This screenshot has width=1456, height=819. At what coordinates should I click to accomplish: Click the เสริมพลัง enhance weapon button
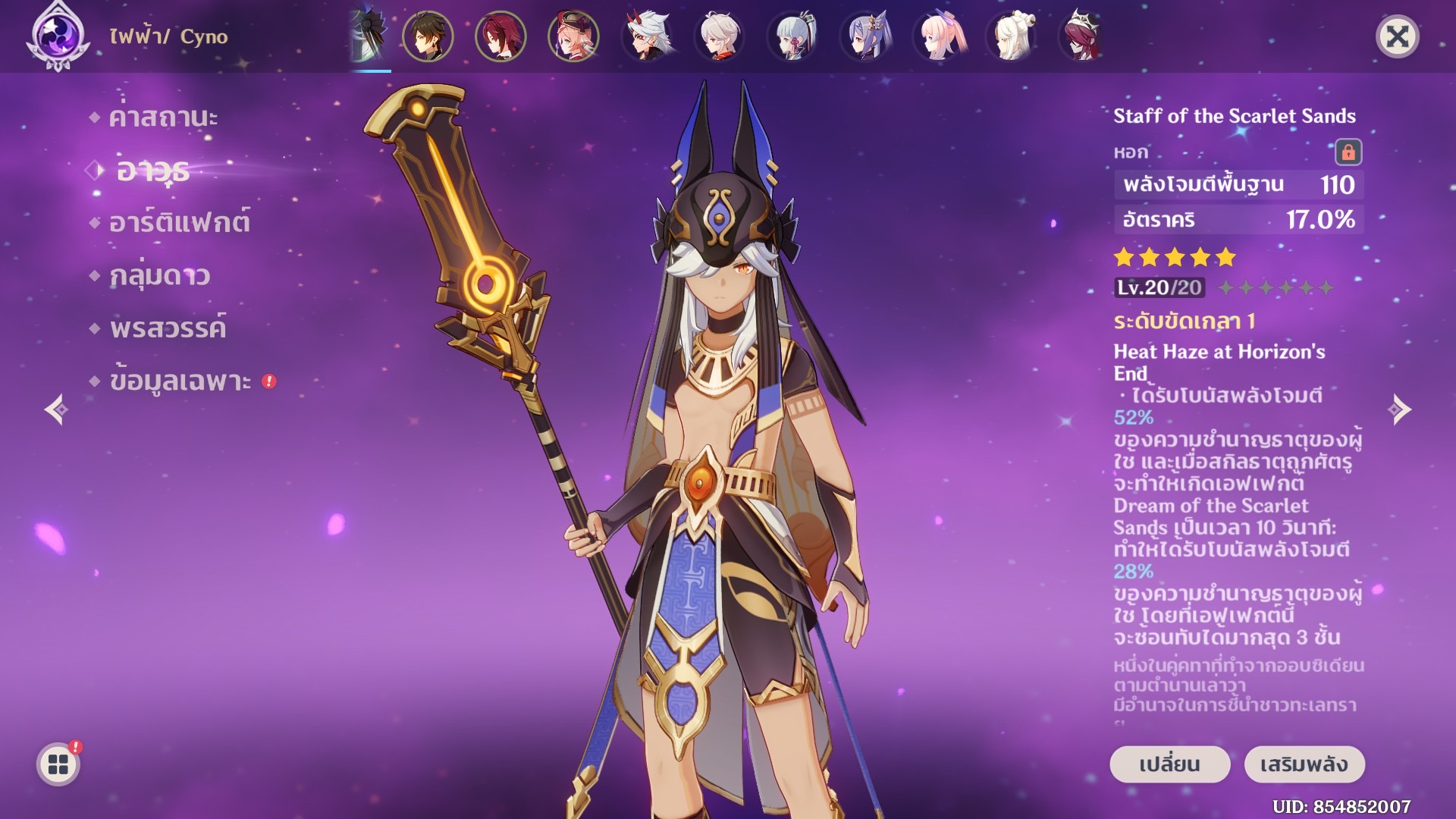(1304, 764)
